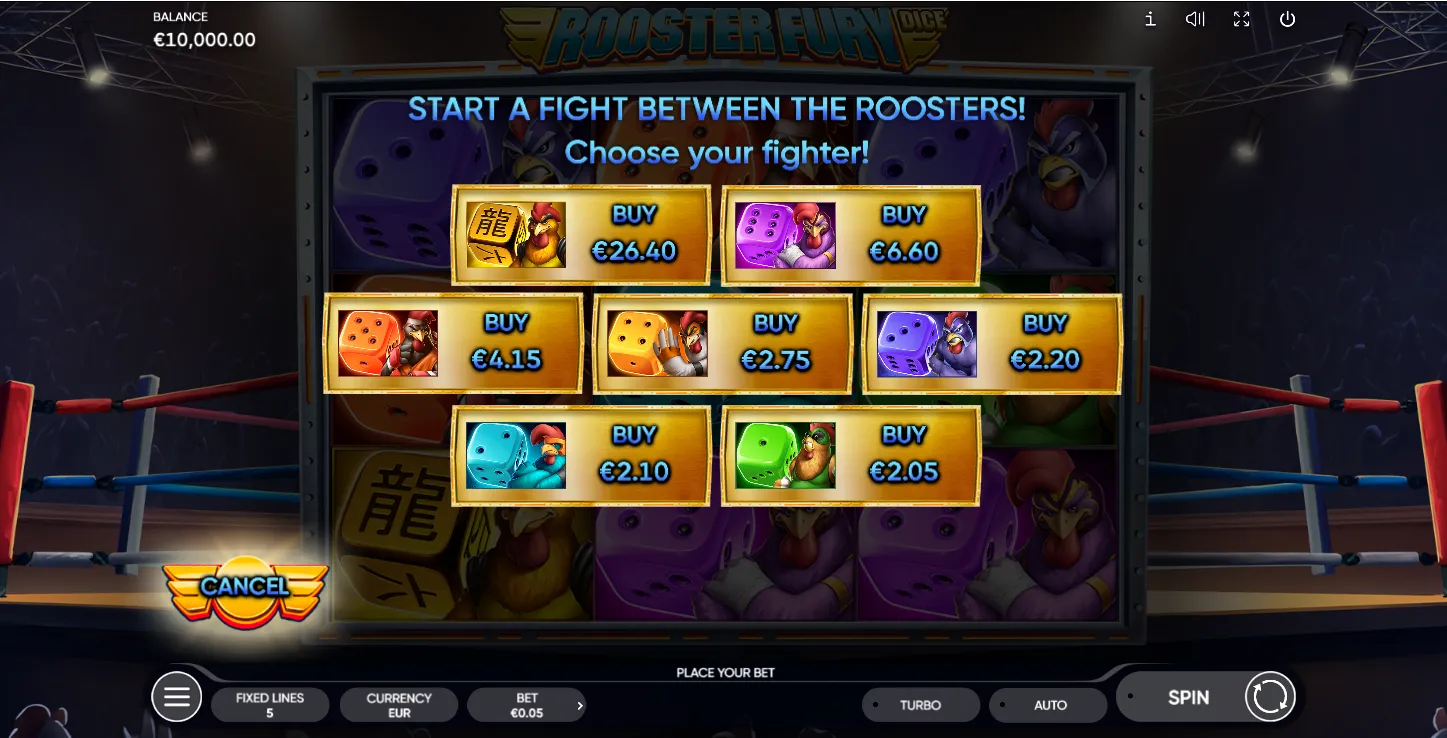Image resolution: width=1447 pixels, height=738 pixels.
Task: Cancel the fighter selection
Action: click(x=245, y=587)
